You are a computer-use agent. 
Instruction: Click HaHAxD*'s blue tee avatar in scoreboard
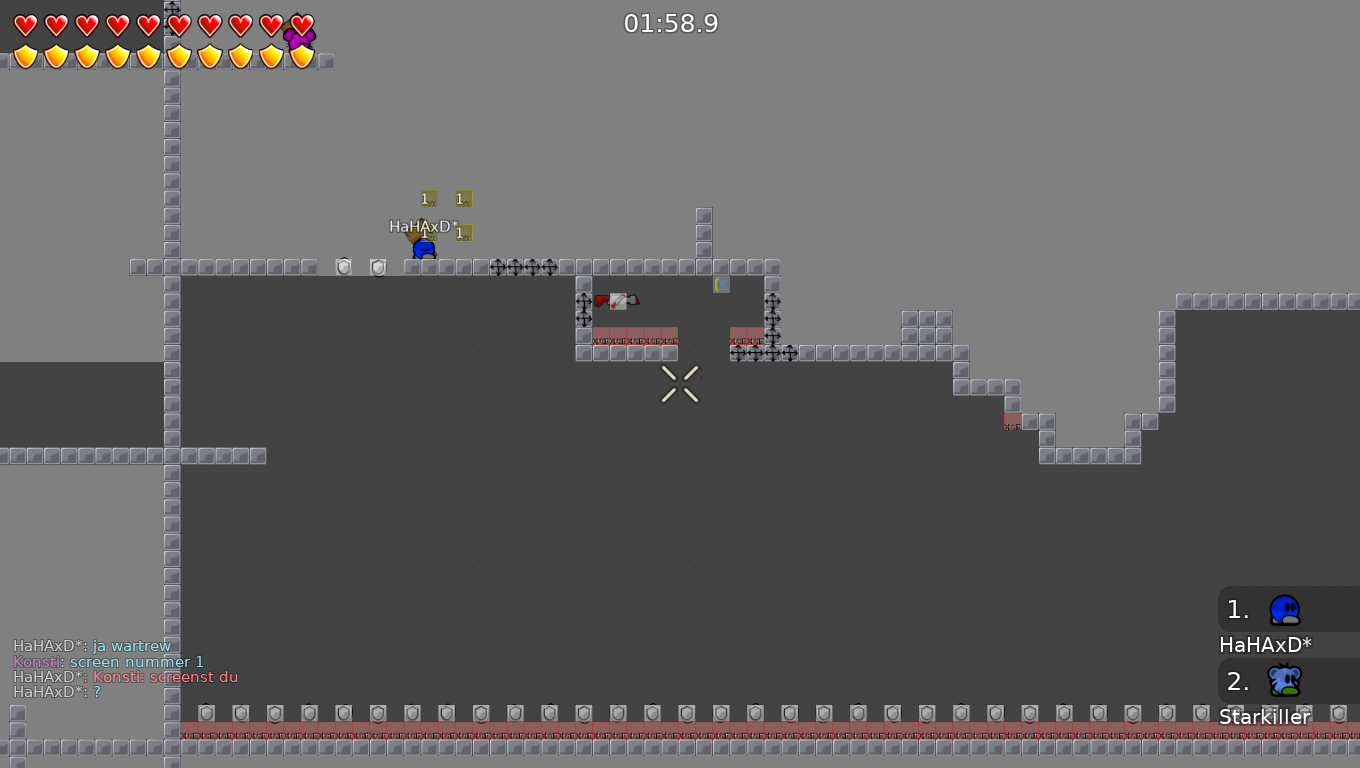tap(1285, 609)
